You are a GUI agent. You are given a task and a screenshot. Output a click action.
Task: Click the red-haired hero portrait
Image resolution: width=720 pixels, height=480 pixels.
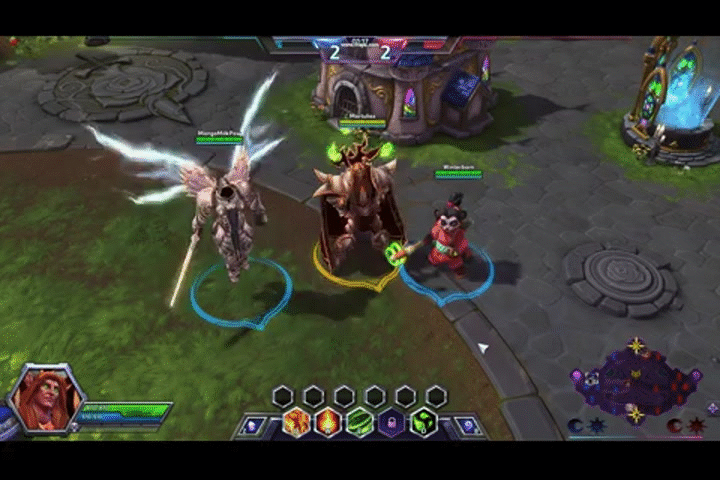[46, 397]
